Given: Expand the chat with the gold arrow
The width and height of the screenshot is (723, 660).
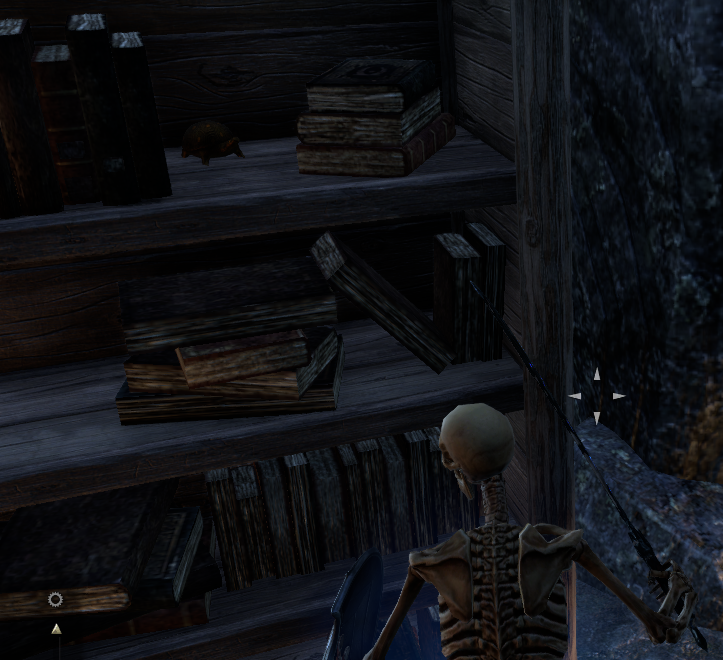Looking at the screenshot, I should tap(56, 629).
